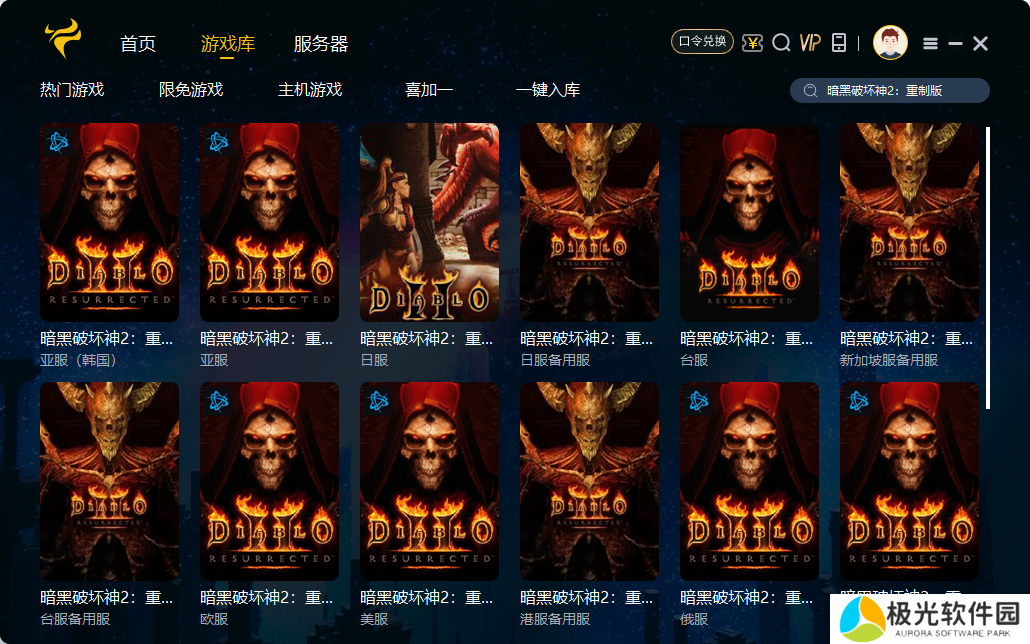Minimize the launcher window
The image size is (1030, 644).
pyautogui.click(x=956, y=43)
